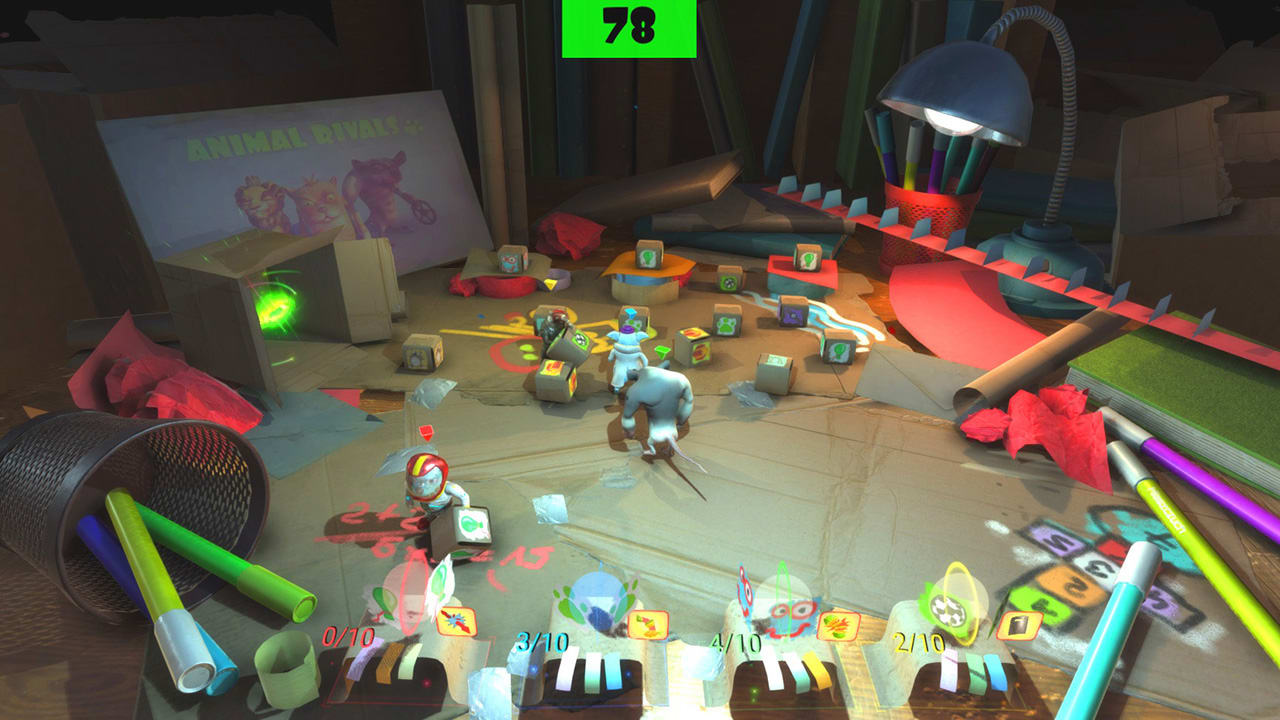This screenshot has height=720, width=1280.
Task: Select the 3/10 score tab
Action: click(x=542, y=639)
